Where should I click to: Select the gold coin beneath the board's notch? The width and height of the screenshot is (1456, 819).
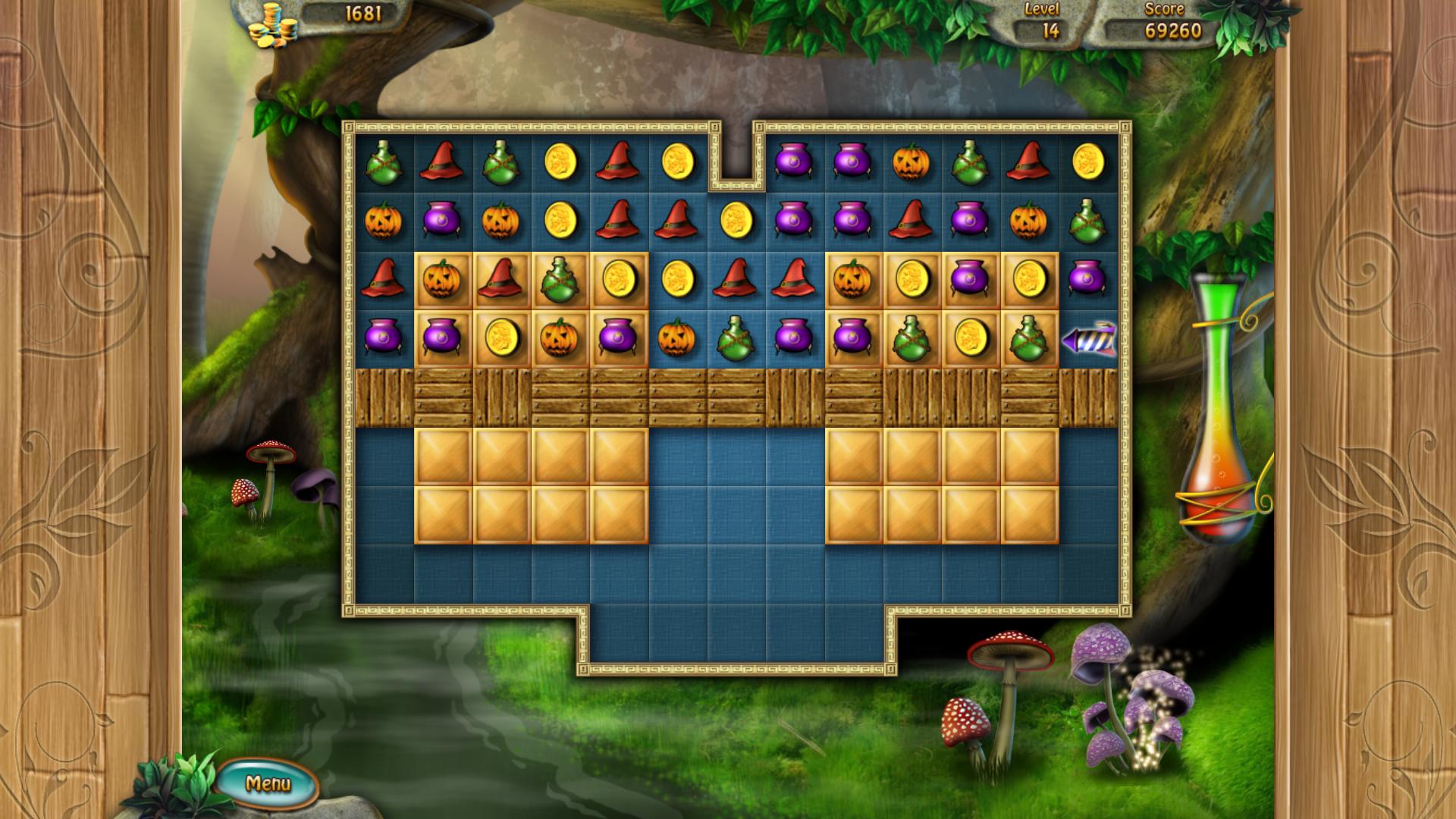(x=736, y=220)
